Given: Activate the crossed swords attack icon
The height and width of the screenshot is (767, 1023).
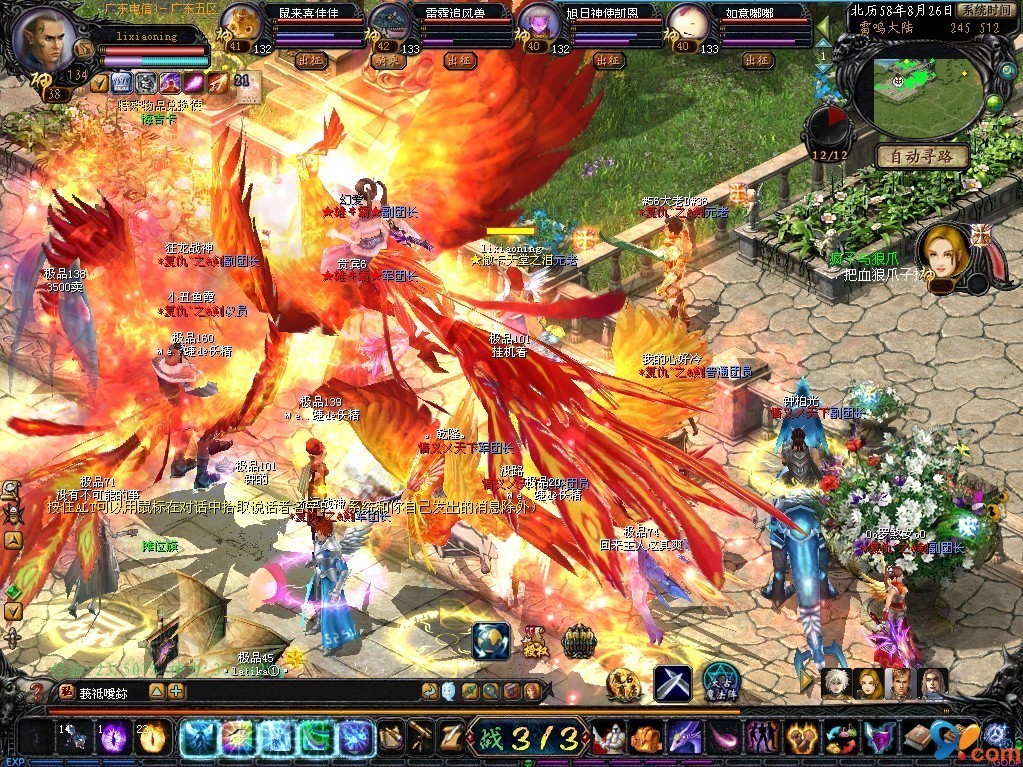Looking at the screenshot, I should [673, 683].
